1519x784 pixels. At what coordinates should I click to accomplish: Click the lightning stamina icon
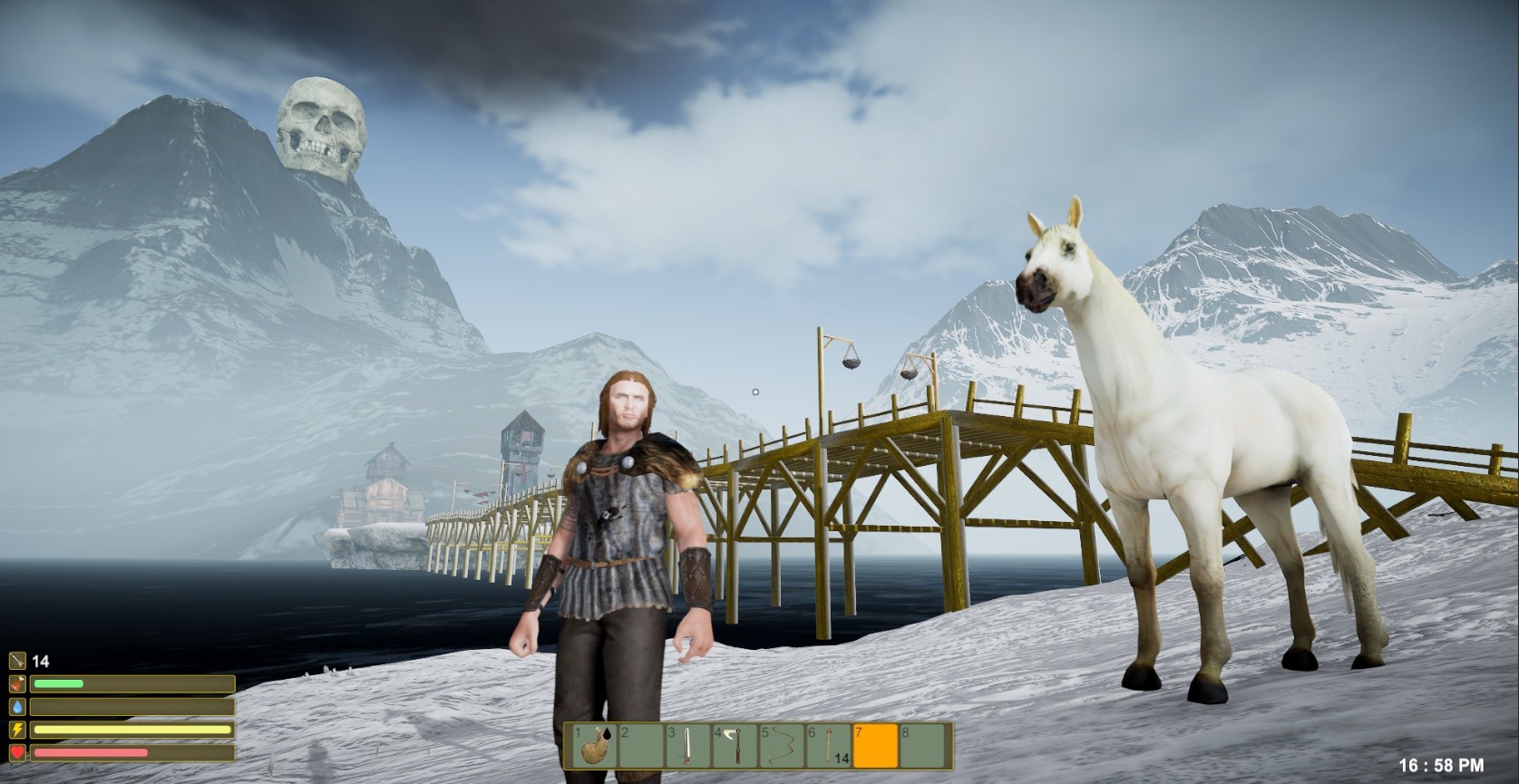(17, 730)
